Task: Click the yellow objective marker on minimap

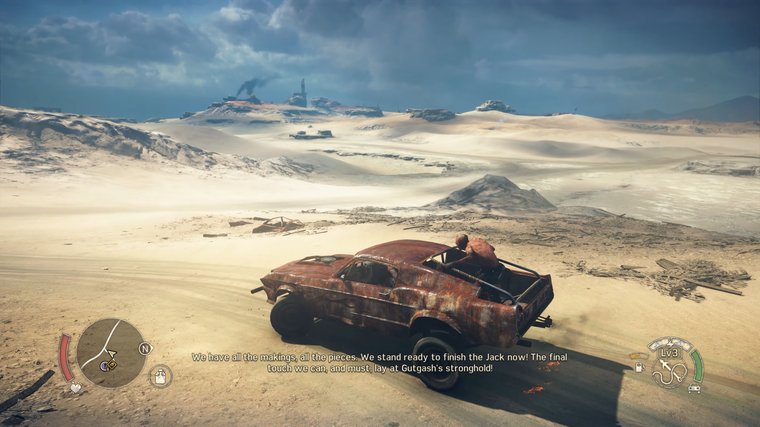Action: 113,365
